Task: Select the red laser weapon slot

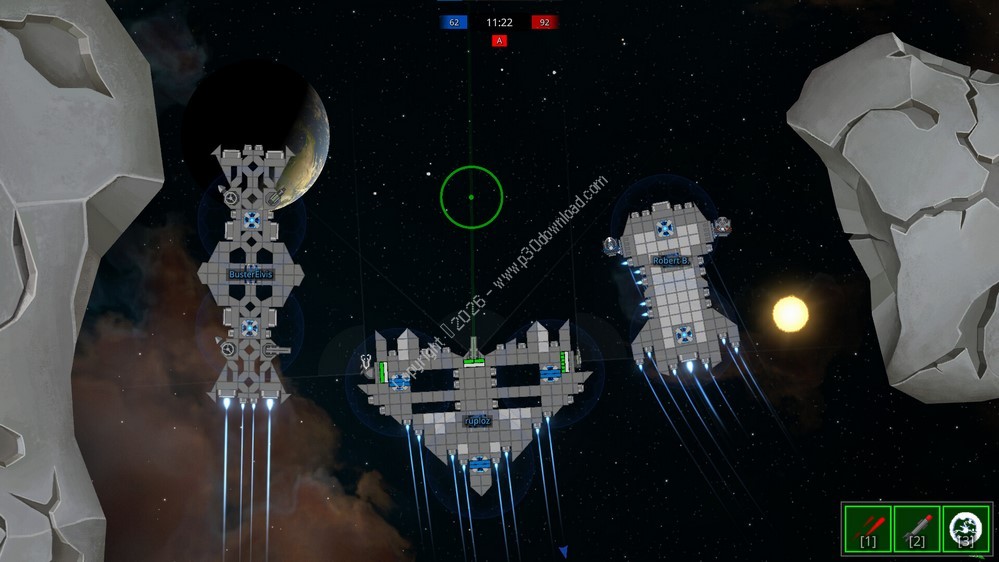Action: (867, 527)
